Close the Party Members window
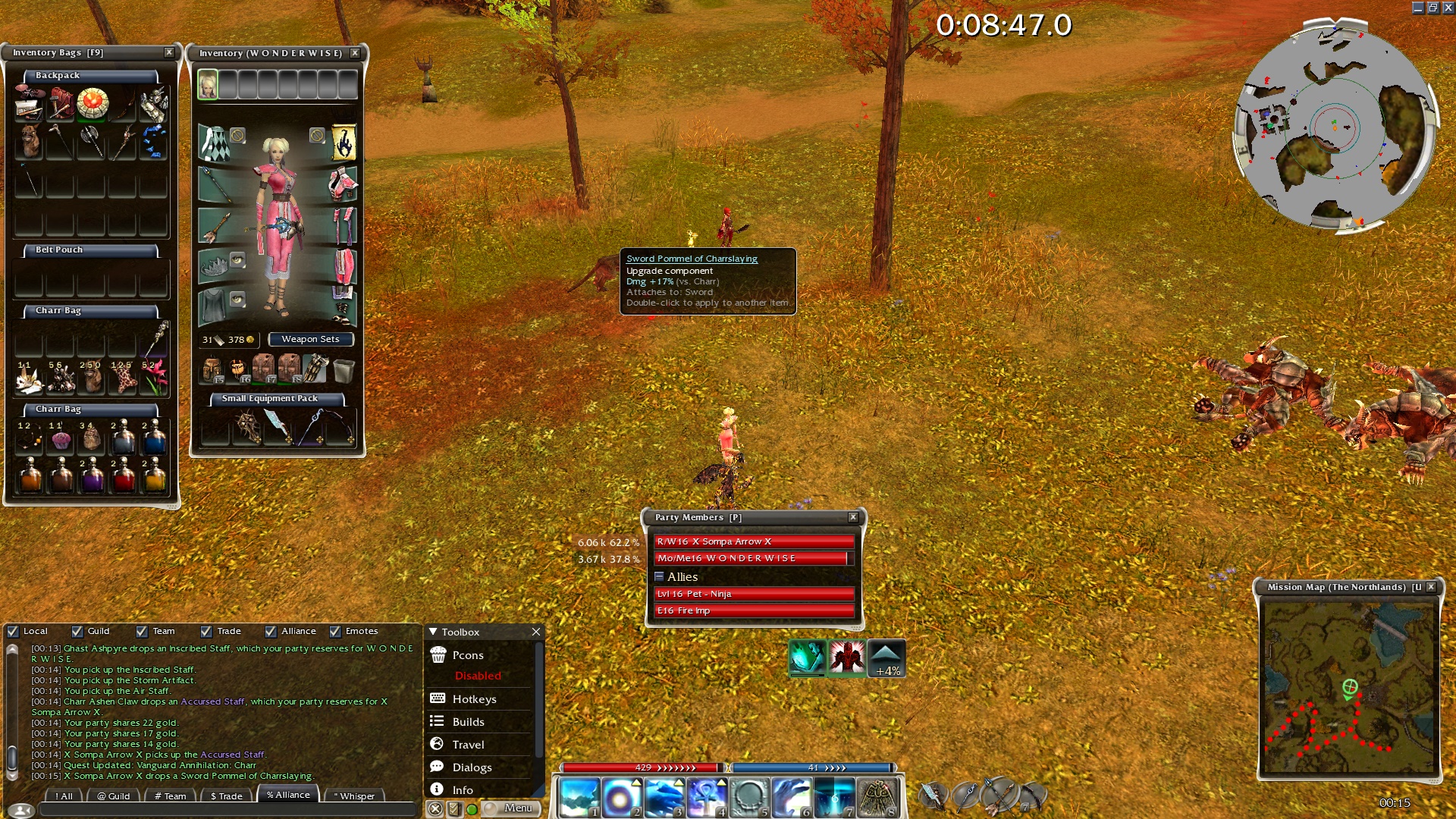The image size is (1456, 819). (853, 517)
